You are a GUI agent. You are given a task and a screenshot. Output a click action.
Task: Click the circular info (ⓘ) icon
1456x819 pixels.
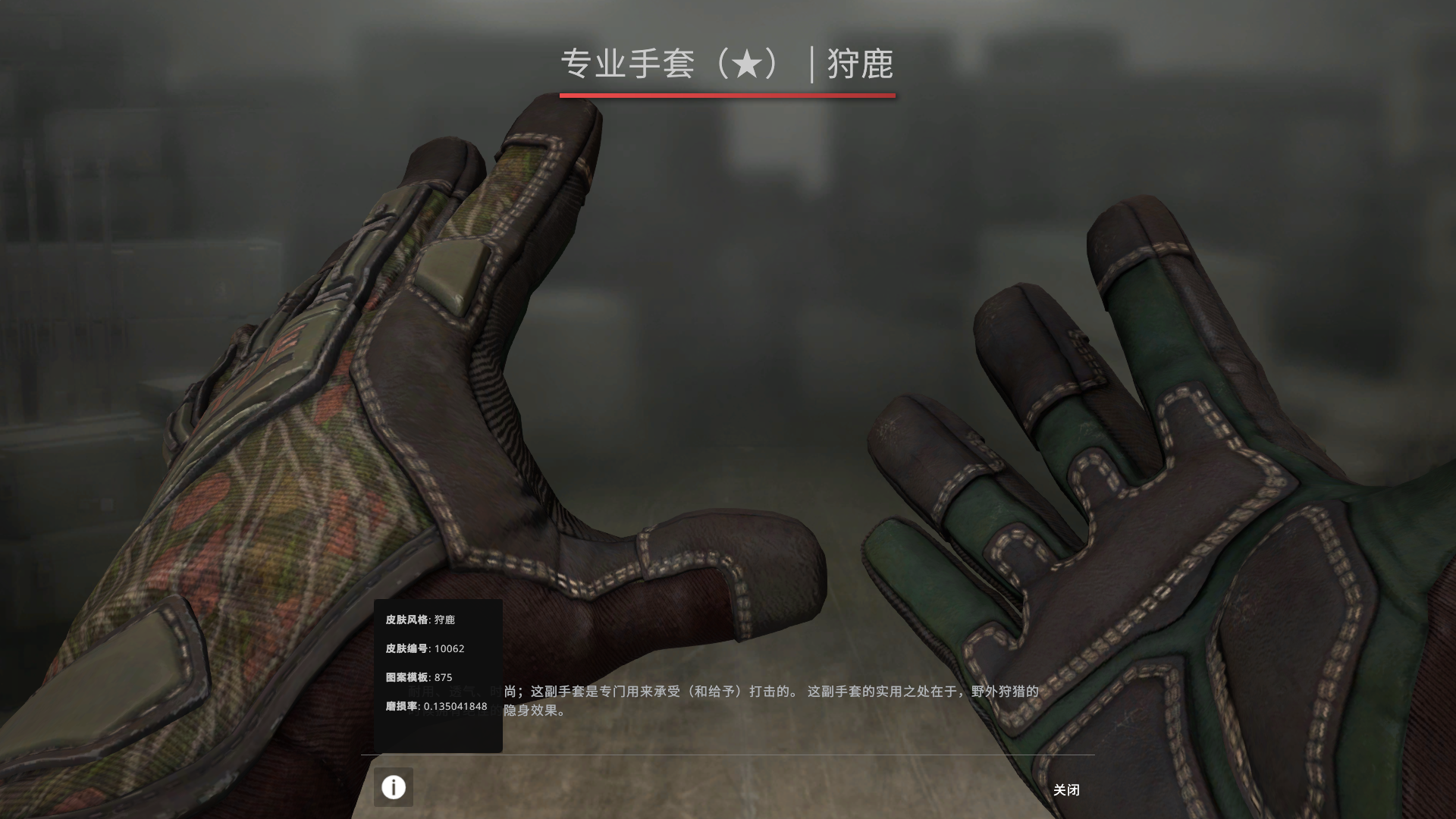click(x=393, y=787)
